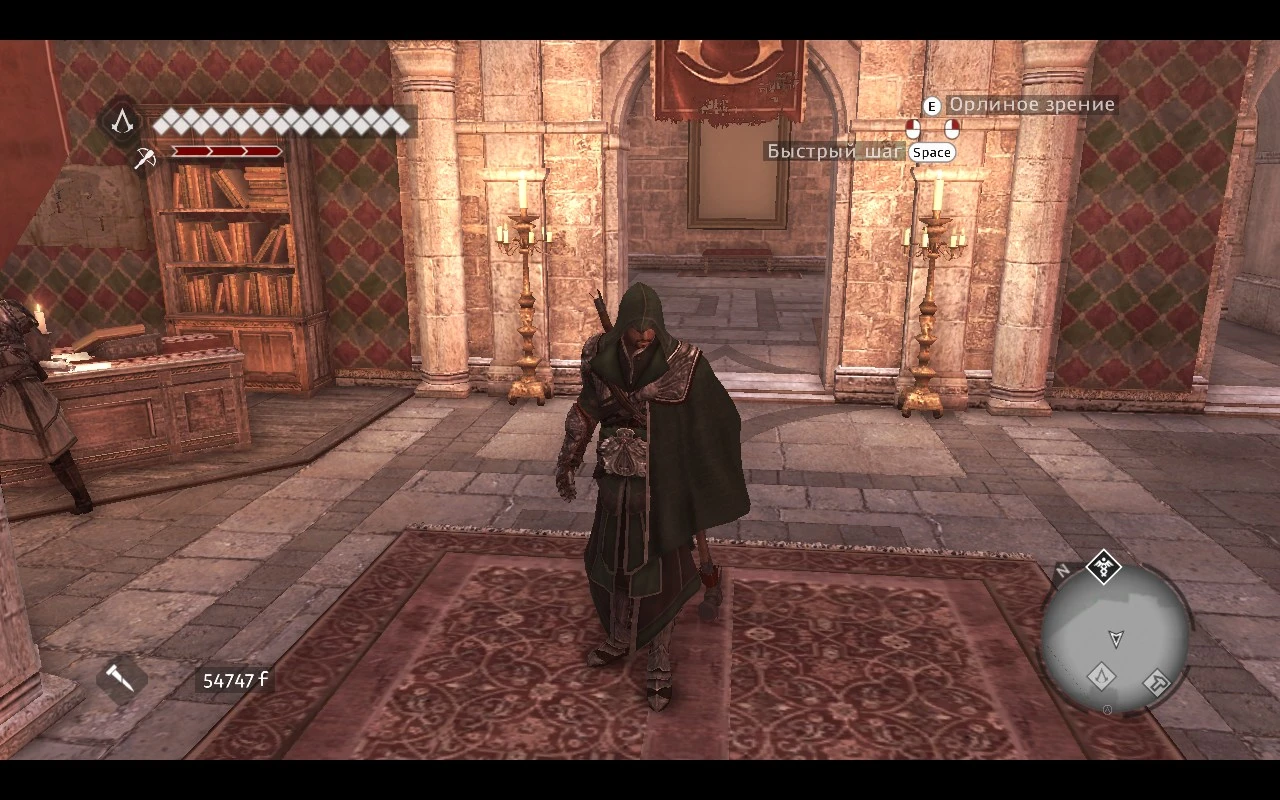This screenshot has width=1280, height=800.
Task: Click the Assassin diamond marker on the minimap
Action: [x=1101, y=678]
